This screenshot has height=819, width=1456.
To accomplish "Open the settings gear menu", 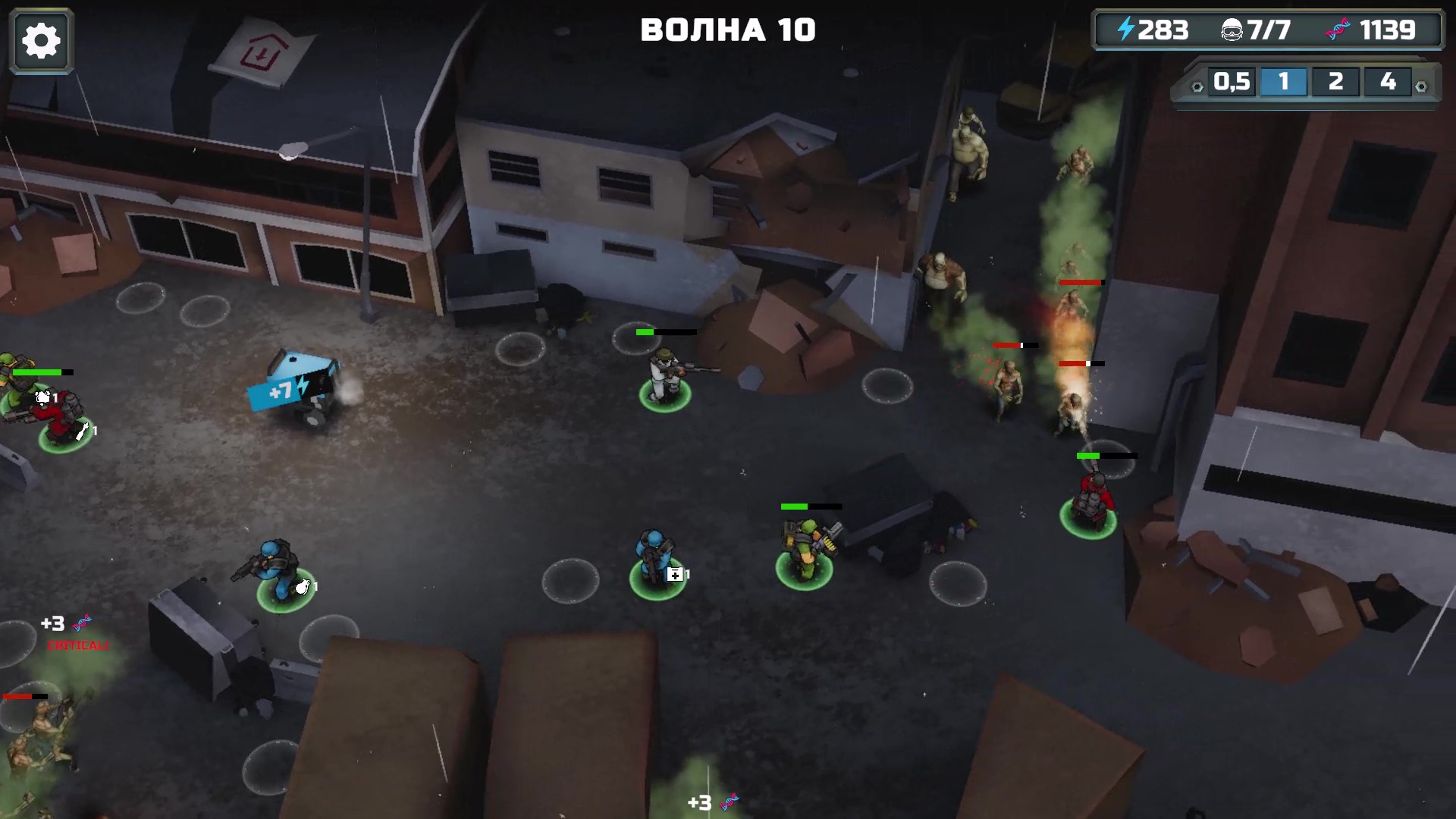I will click(41, 39).
